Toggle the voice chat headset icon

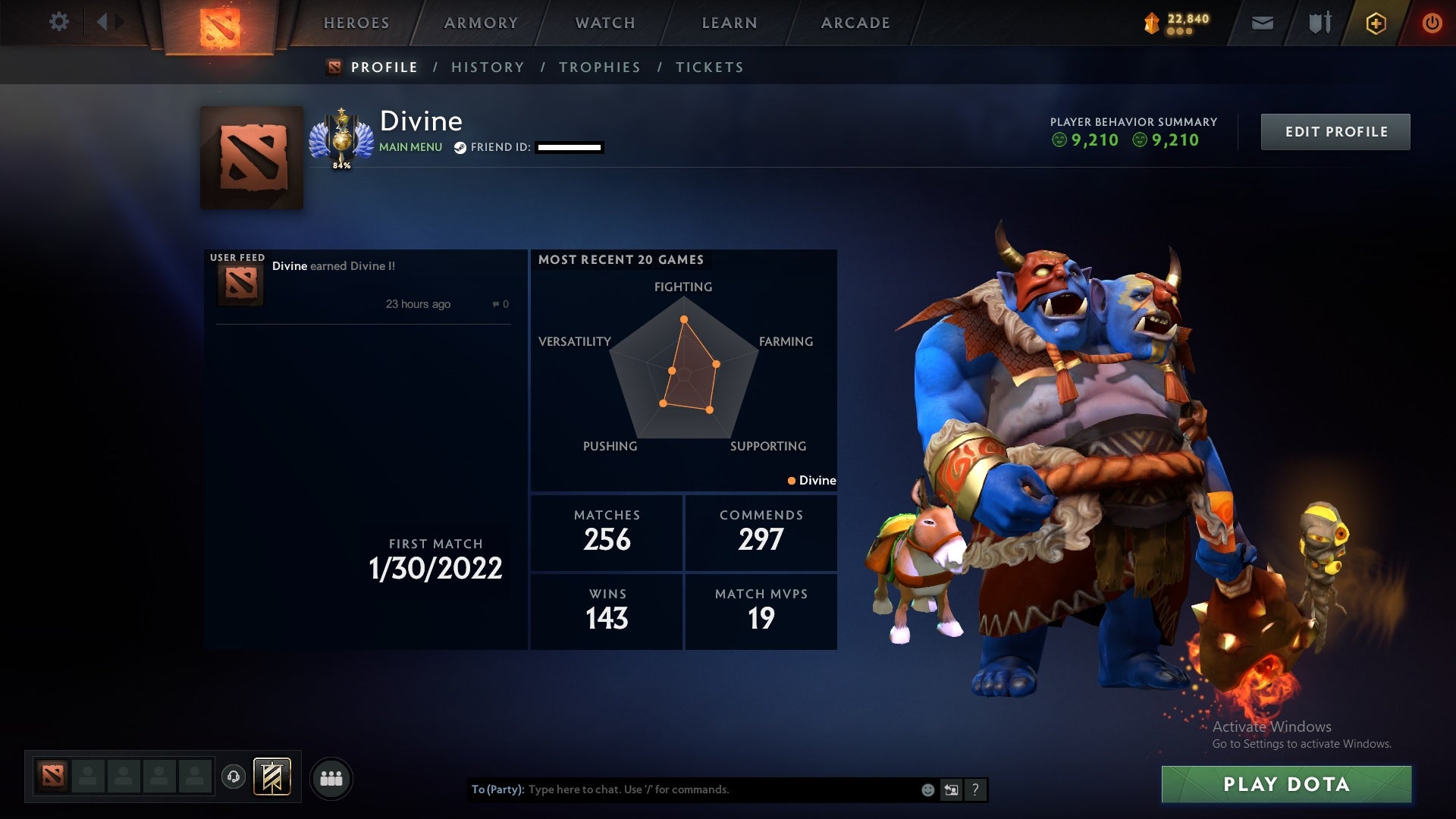coord(234,775)
